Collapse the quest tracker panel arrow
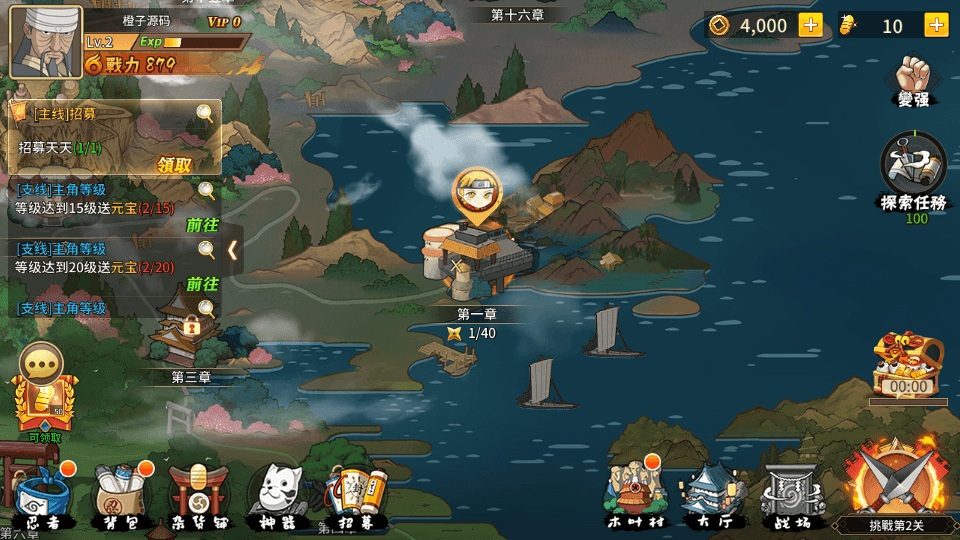 click(232, 250)
